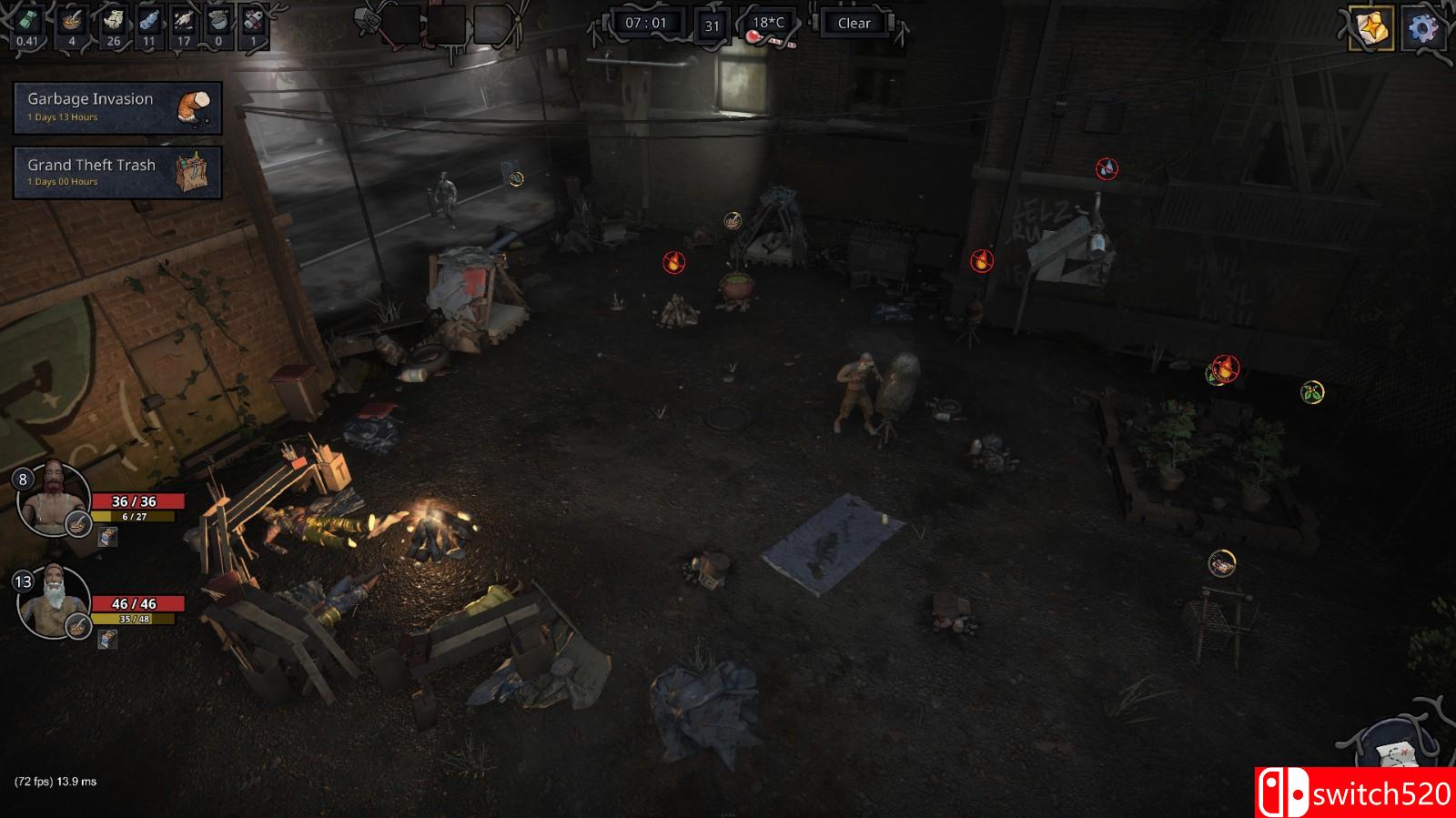This screenshot has width=1456, height=818.
Task: Click the marker above the drying rack
Action: click(x=1222, y=563)
